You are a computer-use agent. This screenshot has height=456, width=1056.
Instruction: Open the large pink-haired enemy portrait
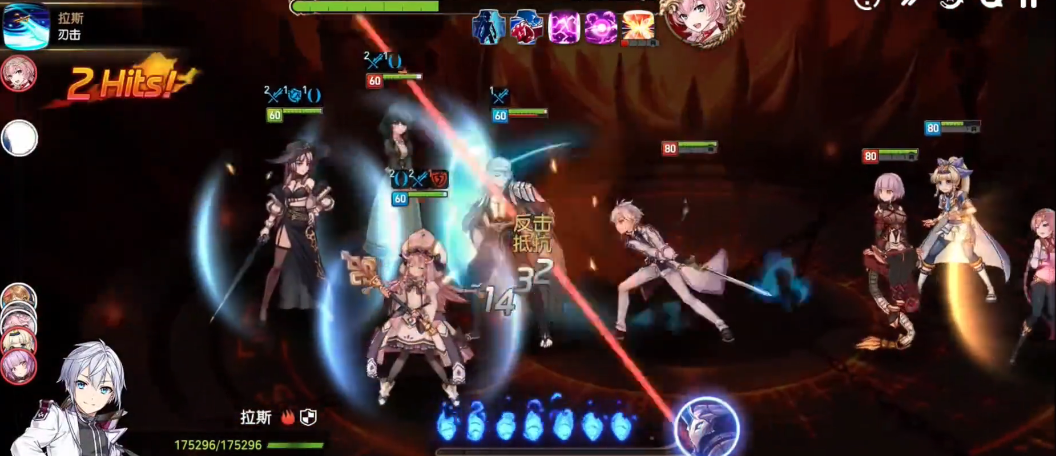point(700,20)
